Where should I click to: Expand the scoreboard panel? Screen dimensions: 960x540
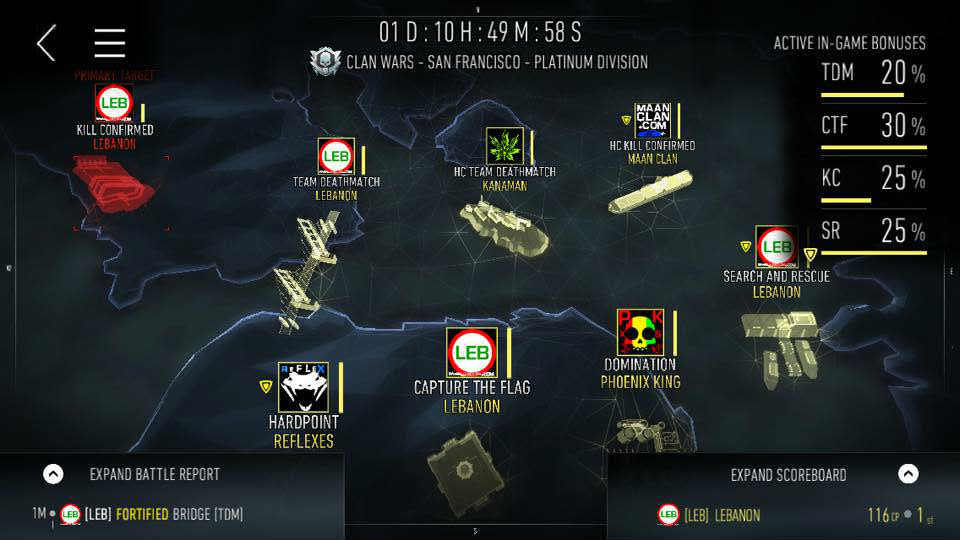pos(907,474)
